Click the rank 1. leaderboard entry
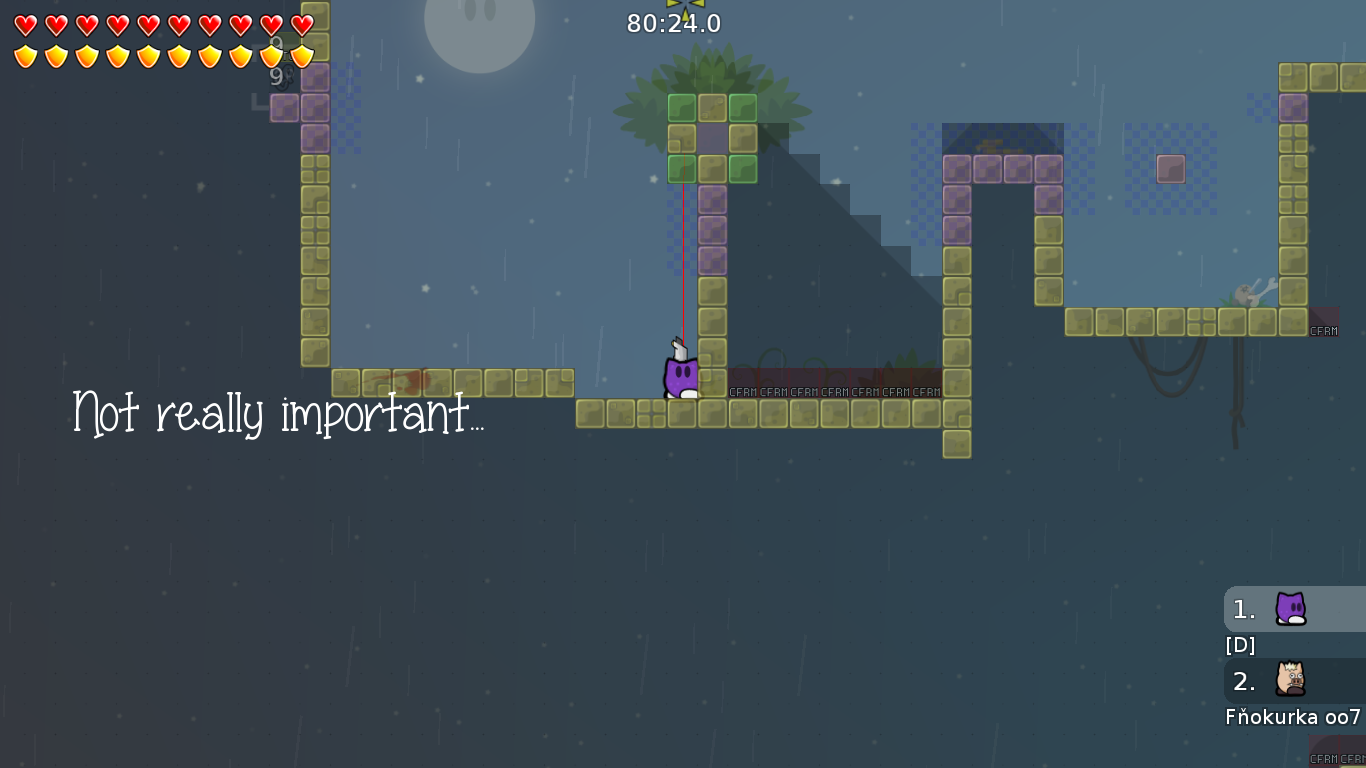This screenshot has width=1366, height=768. coord(1243,608)
